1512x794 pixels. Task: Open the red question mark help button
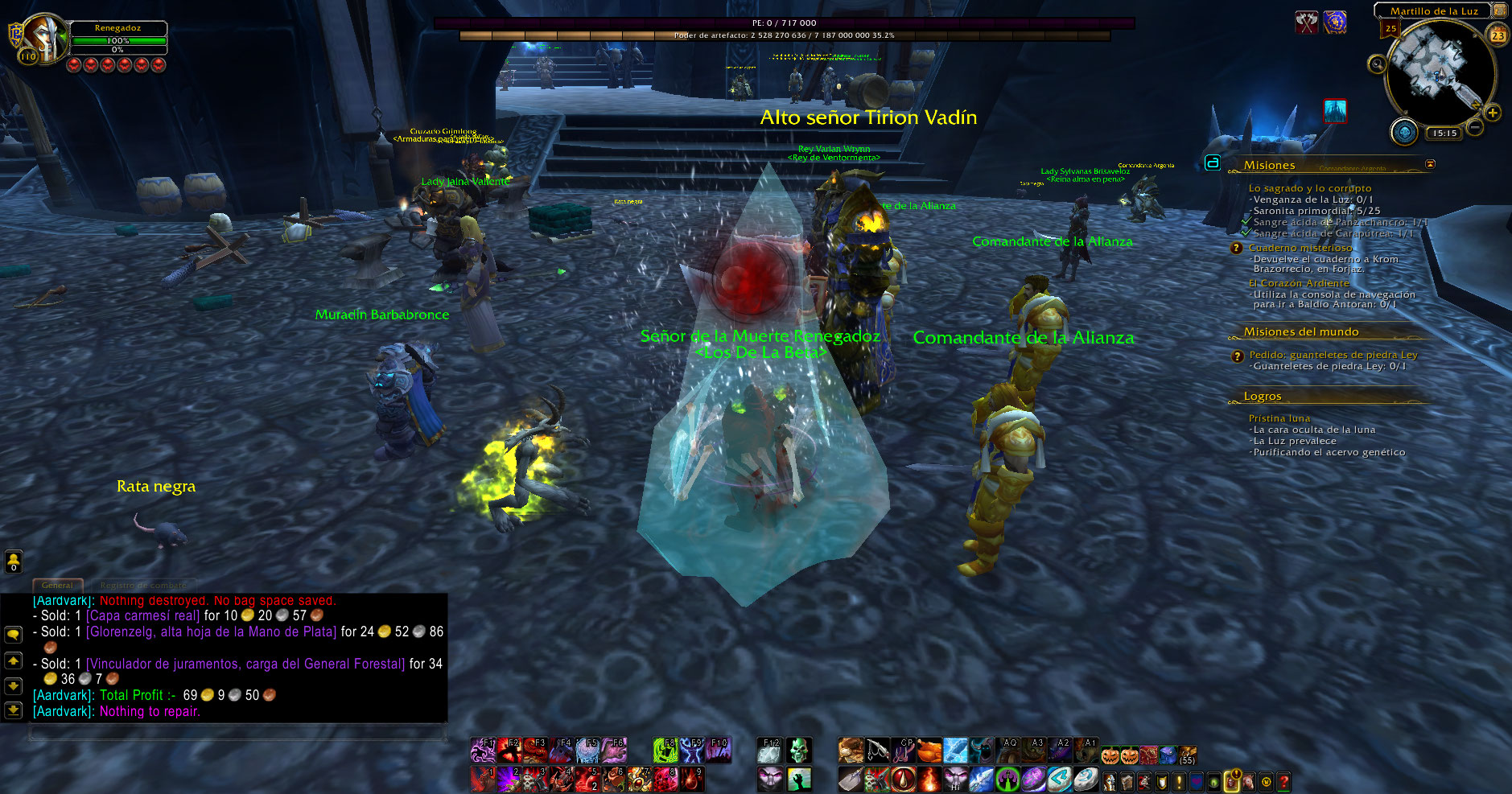tap(1283, 780)
